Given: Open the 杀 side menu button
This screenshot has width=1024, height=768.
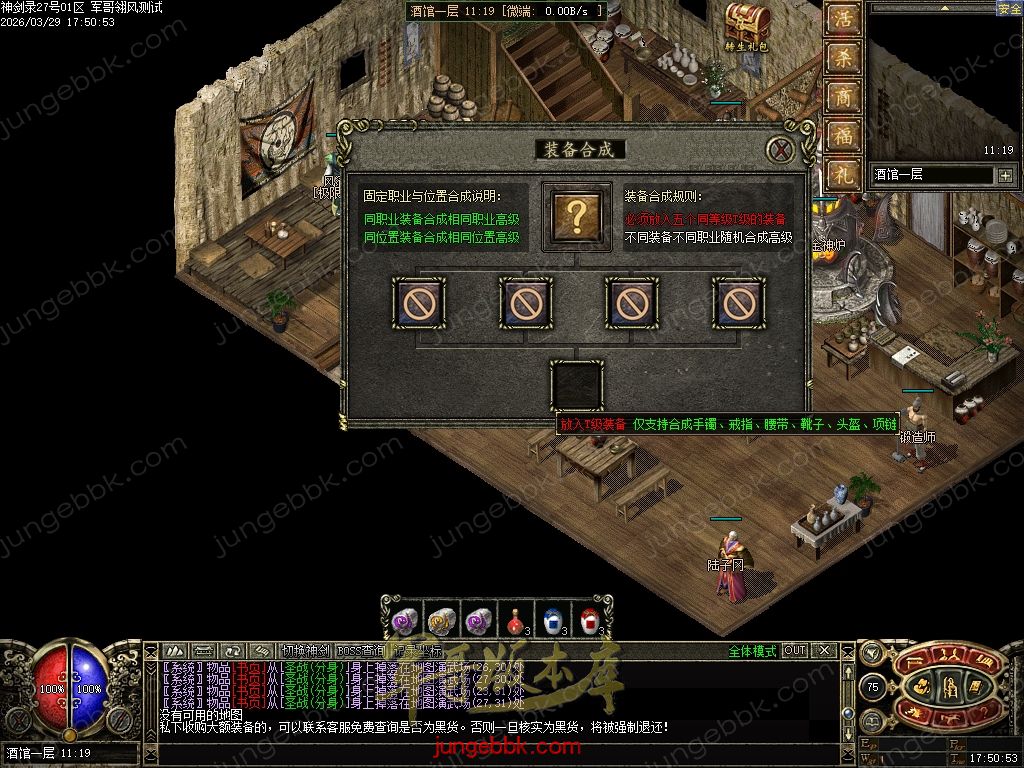Looking at the screenshot, I should pyautogui.click(x=845, y=60).
